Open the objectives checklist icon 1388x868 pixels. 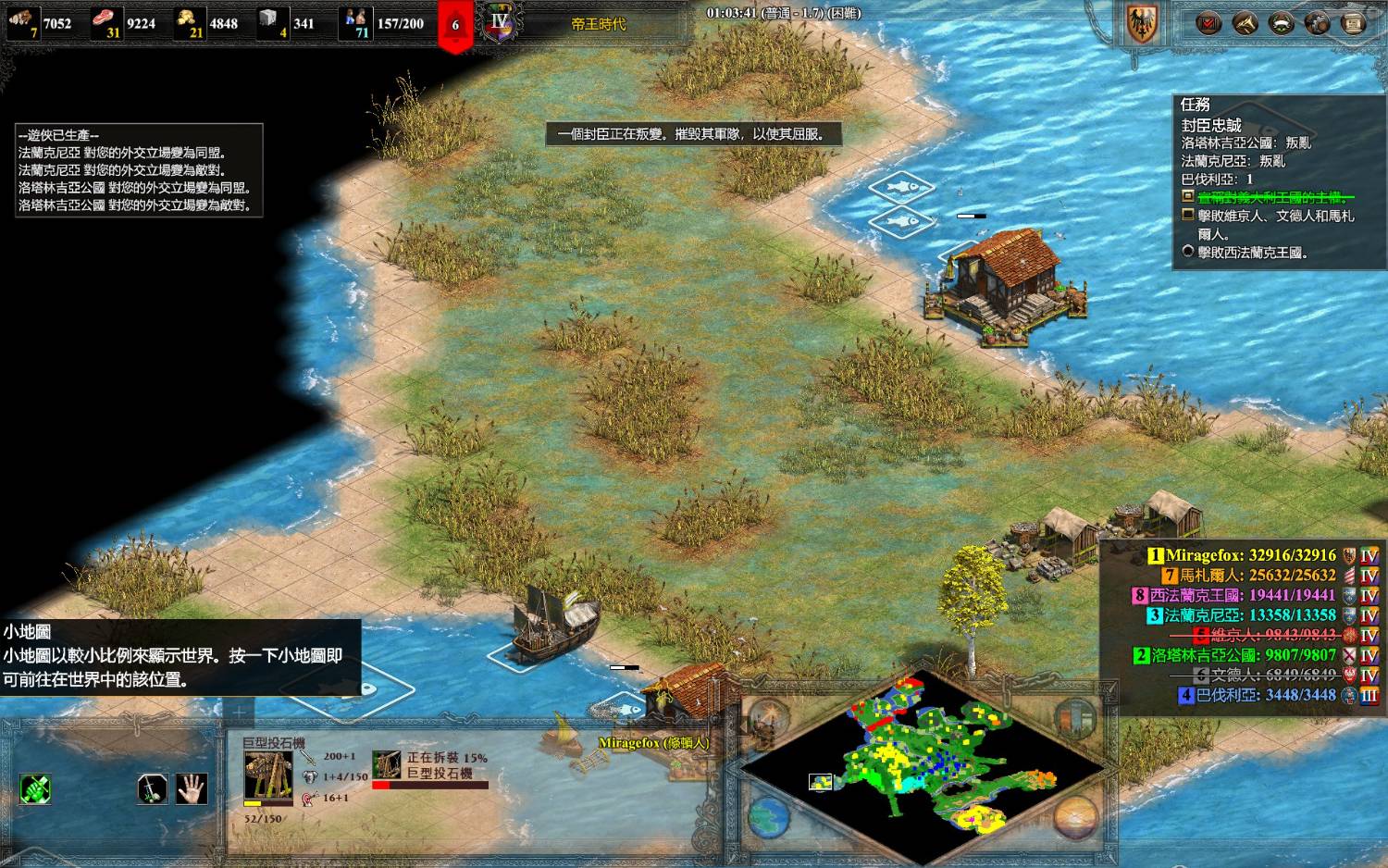[1208, 23]
